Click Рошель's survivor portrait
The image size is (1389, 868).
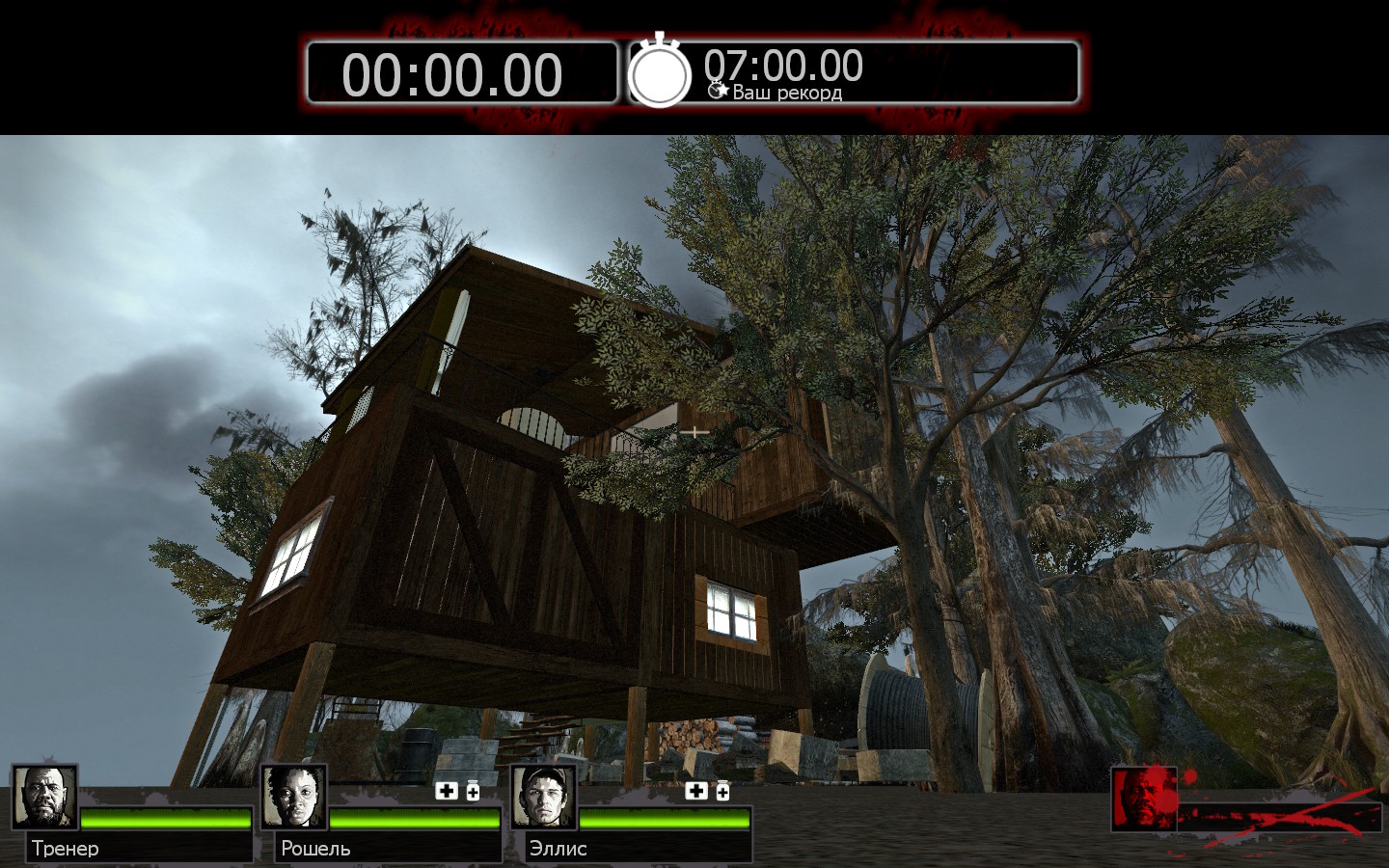tap(293, 798)
